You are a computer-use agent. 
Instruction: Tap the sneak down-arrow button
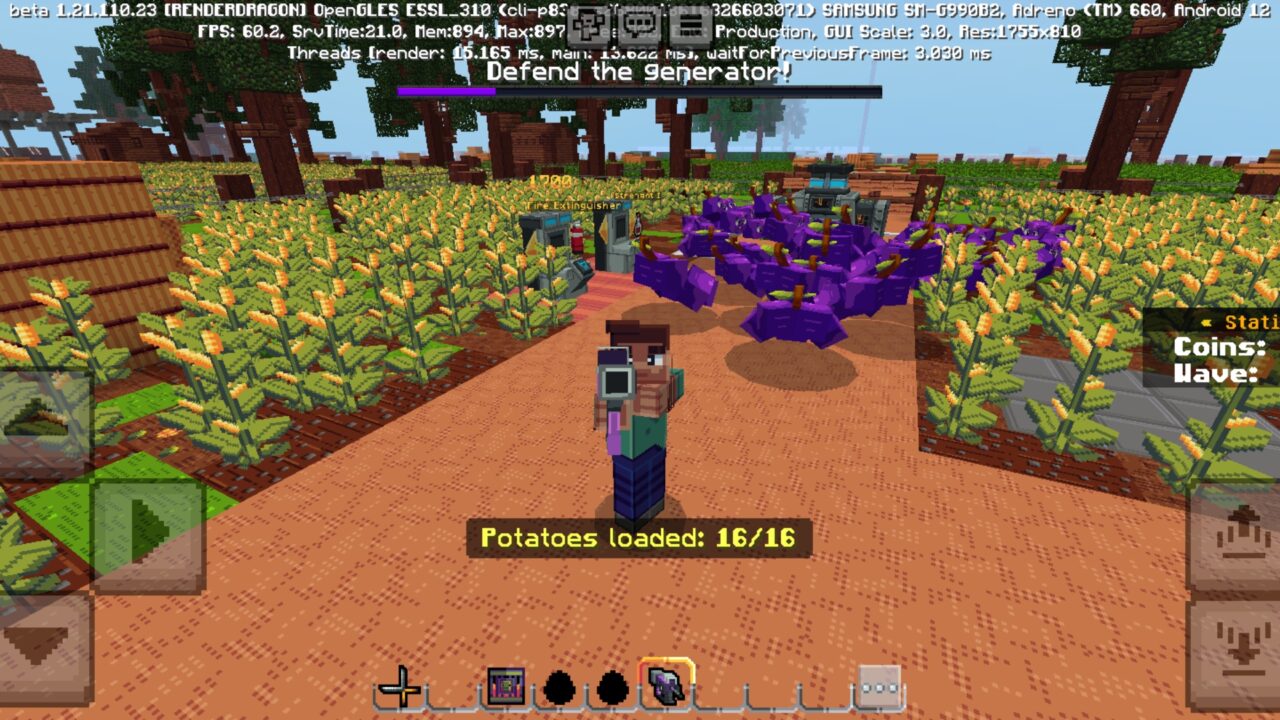coord(1235,650)
